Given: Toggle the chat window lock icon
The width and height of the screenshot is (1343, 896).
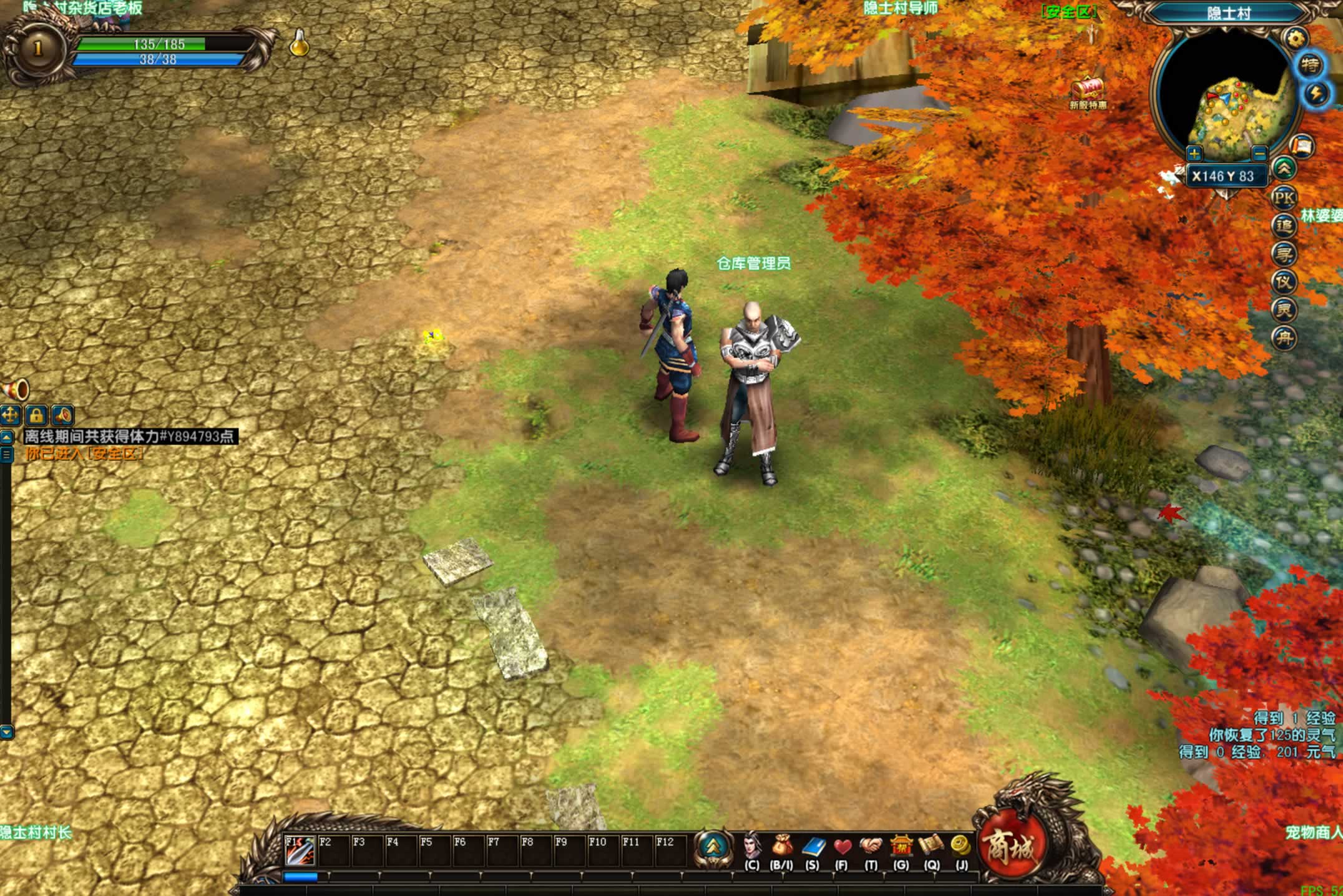Looking at the screenshot, I should click(37, 415).
